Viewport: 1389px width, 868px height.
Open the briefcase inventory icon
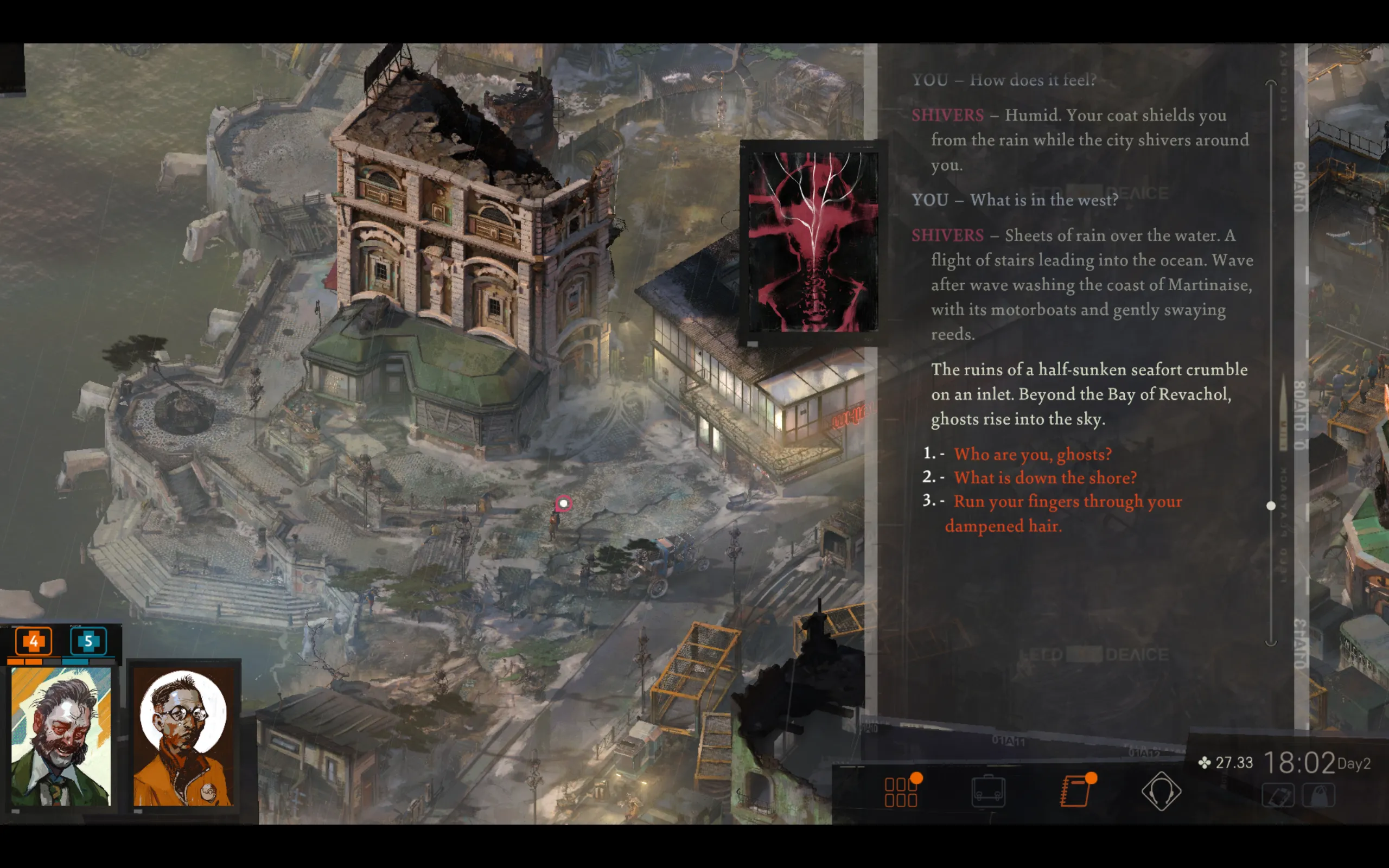988,792
